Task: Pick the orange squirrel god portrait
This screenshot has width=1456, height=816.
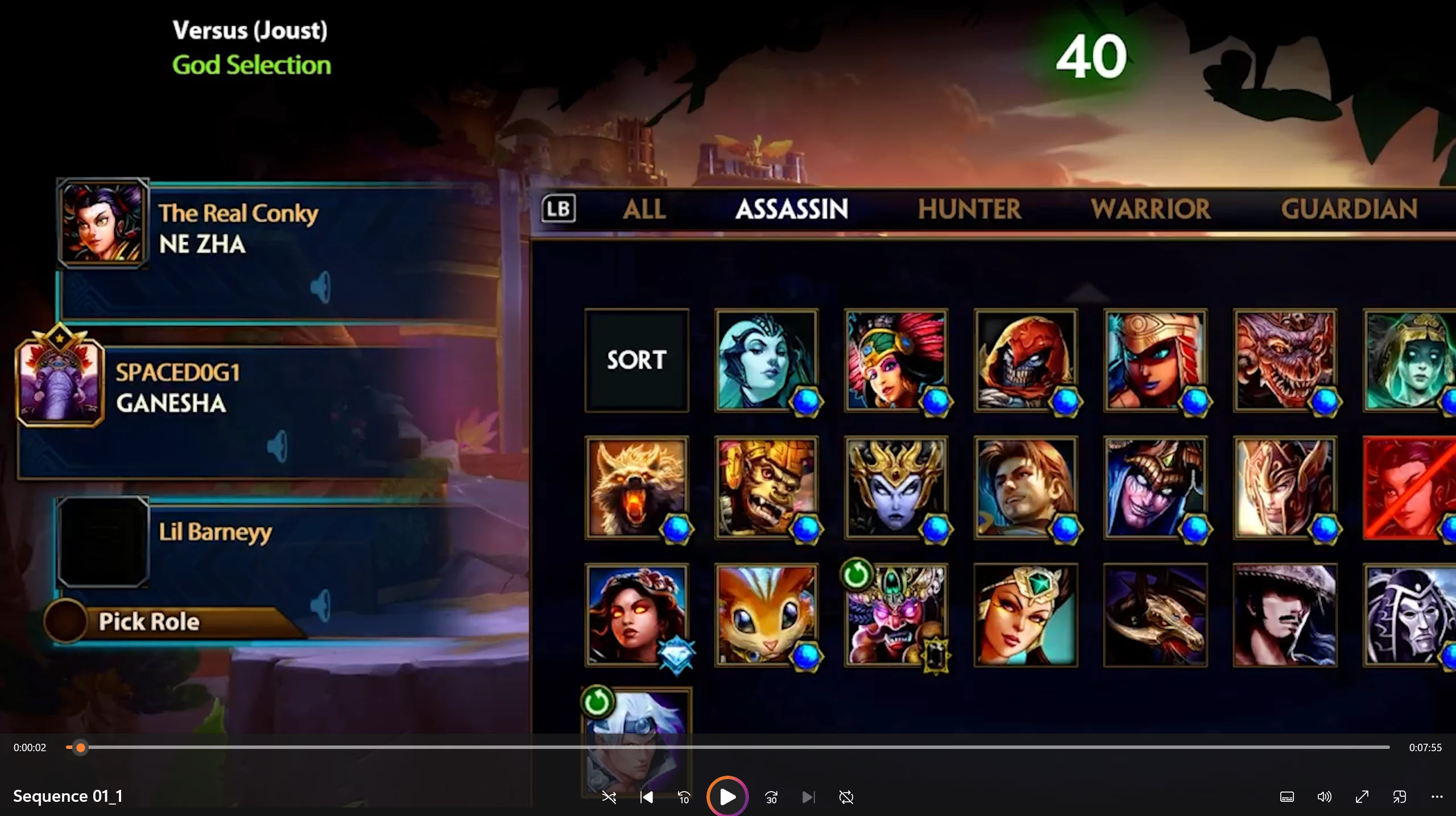Action: 766,615
